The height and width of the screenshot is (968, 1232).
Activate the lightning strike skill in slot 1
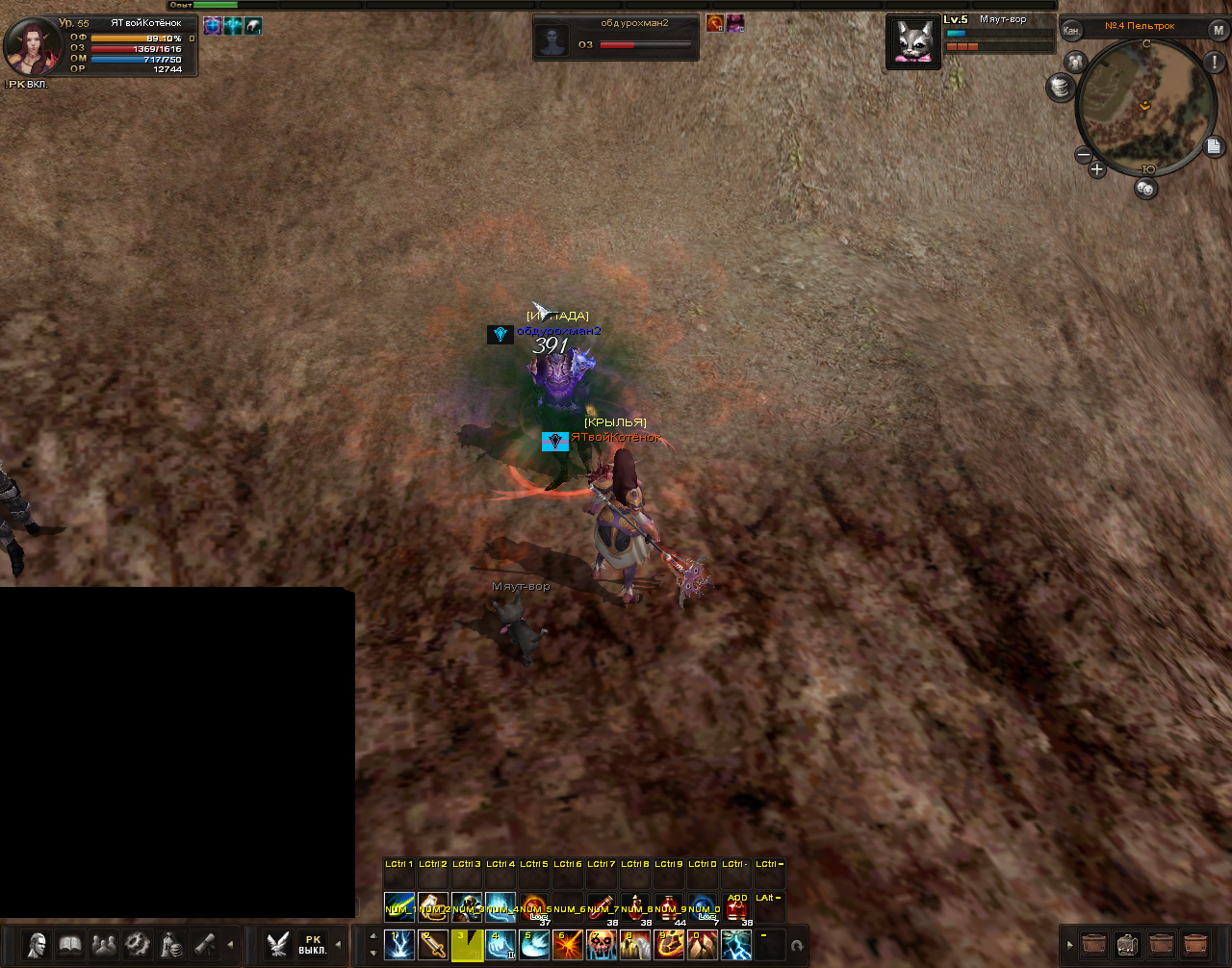pos(399,945)
